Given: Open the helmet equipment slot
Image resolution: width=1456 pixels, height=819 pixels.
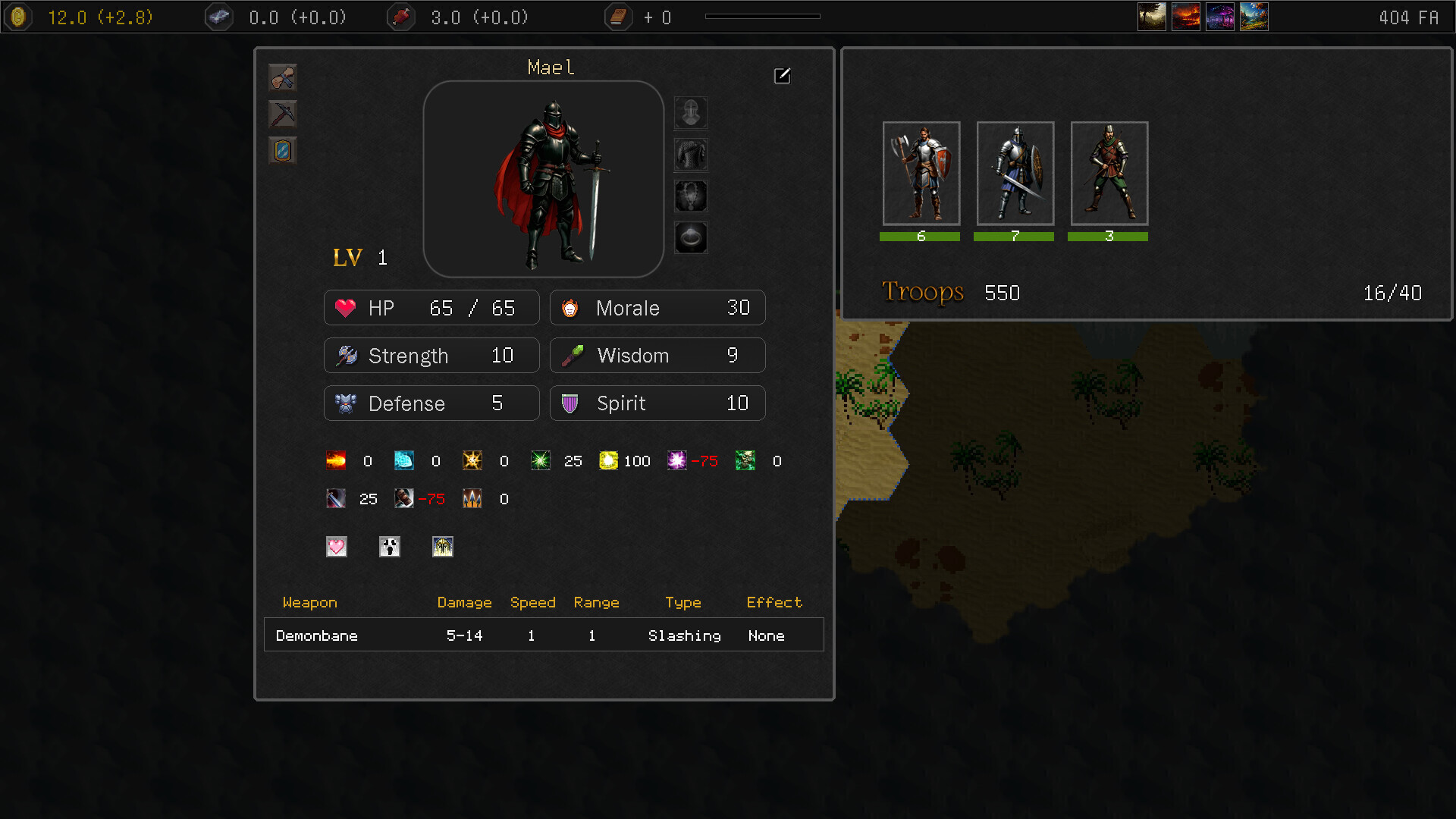Looking at the screenshot, I should (x=691, y=112).
